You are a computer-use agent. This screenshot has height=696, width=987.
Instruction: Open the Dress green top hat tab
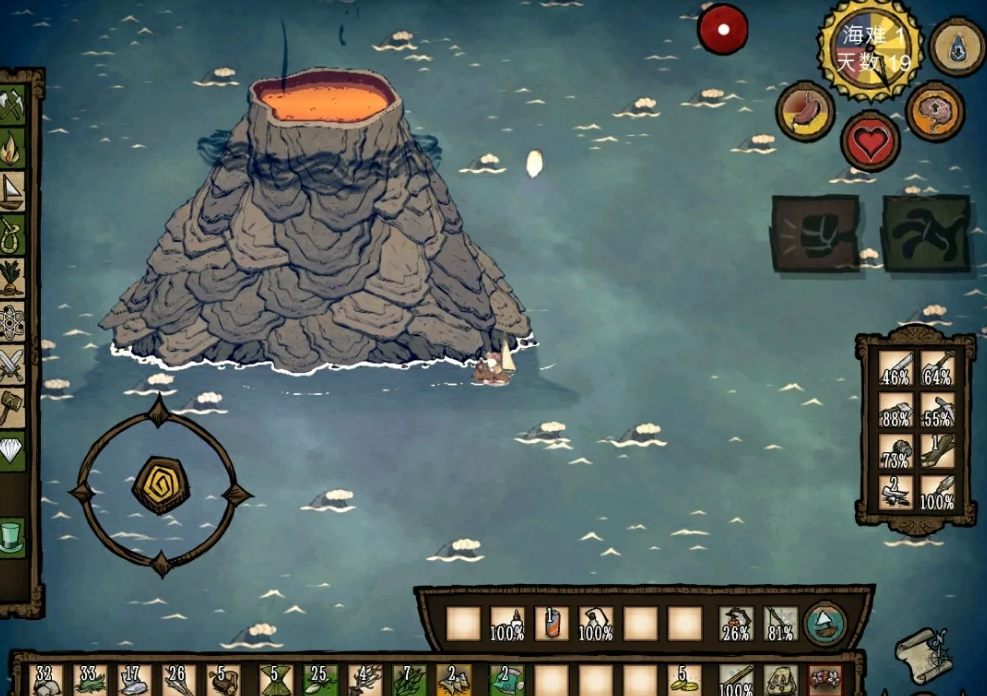[12, 536]
